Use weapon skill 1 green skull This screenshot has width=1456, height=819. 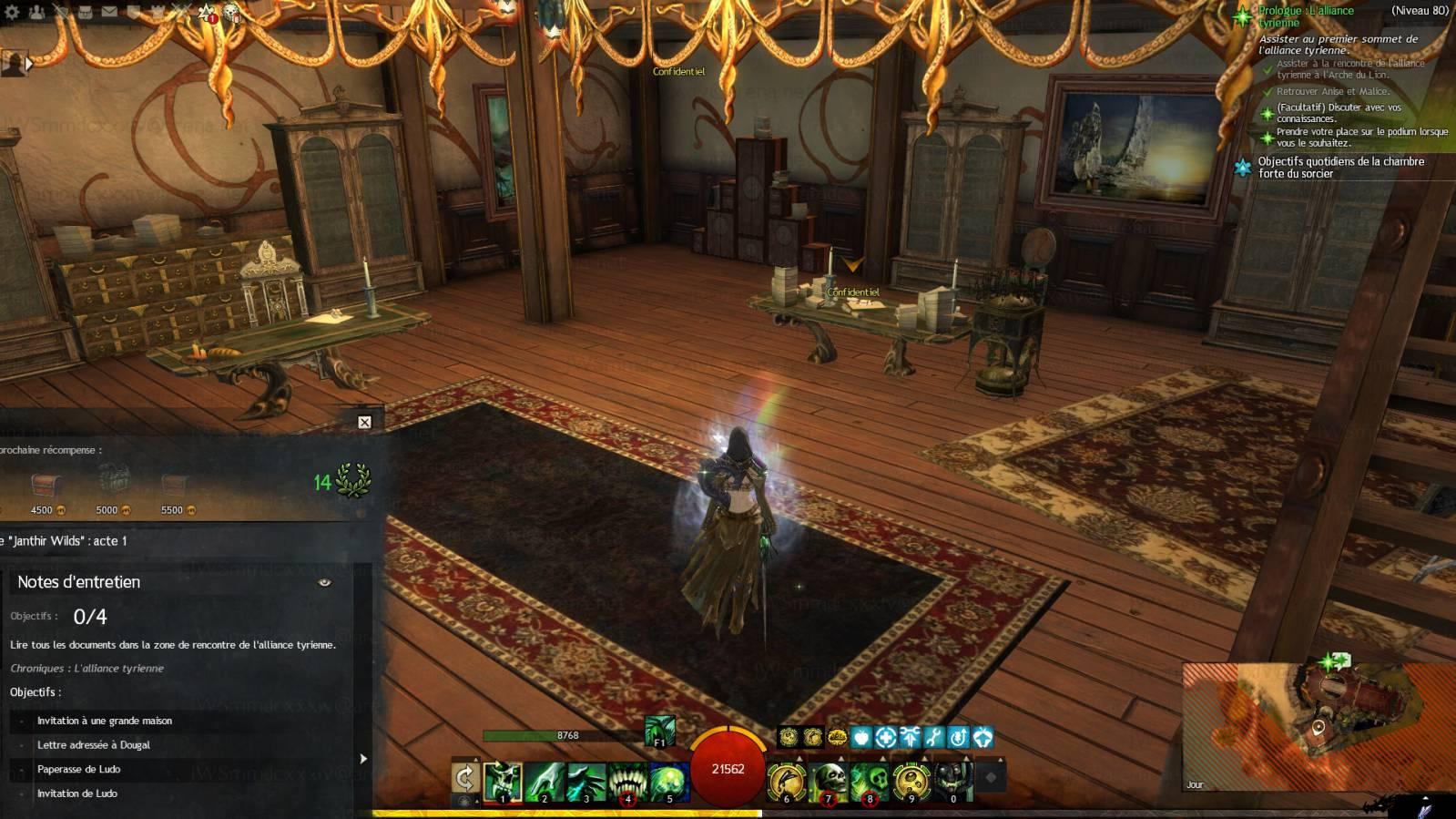503,782
